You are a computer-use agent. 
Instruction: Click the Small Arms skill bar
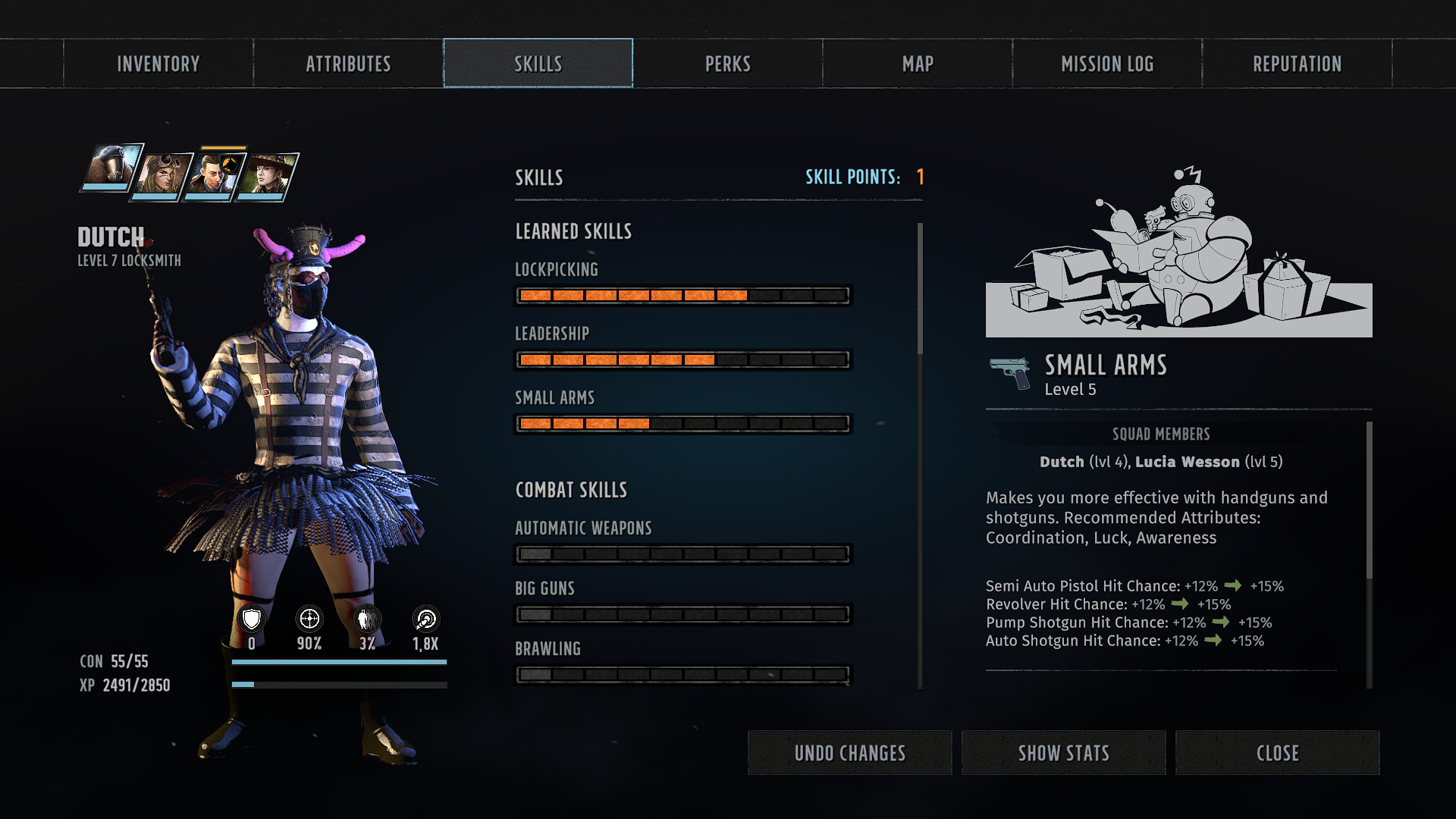[682, 423]
